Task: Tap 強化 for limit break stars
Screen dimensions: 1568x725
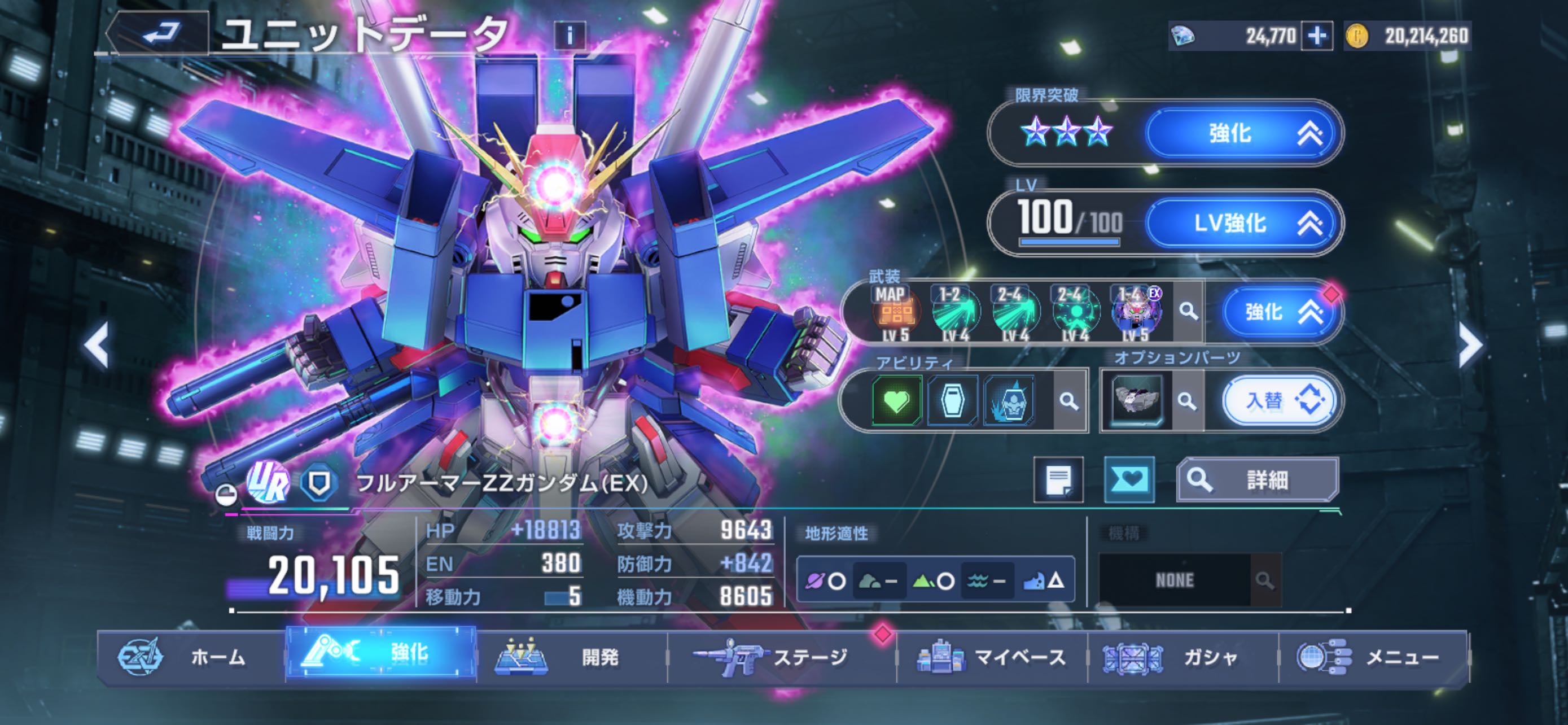Action: [x=1242, y=133]
